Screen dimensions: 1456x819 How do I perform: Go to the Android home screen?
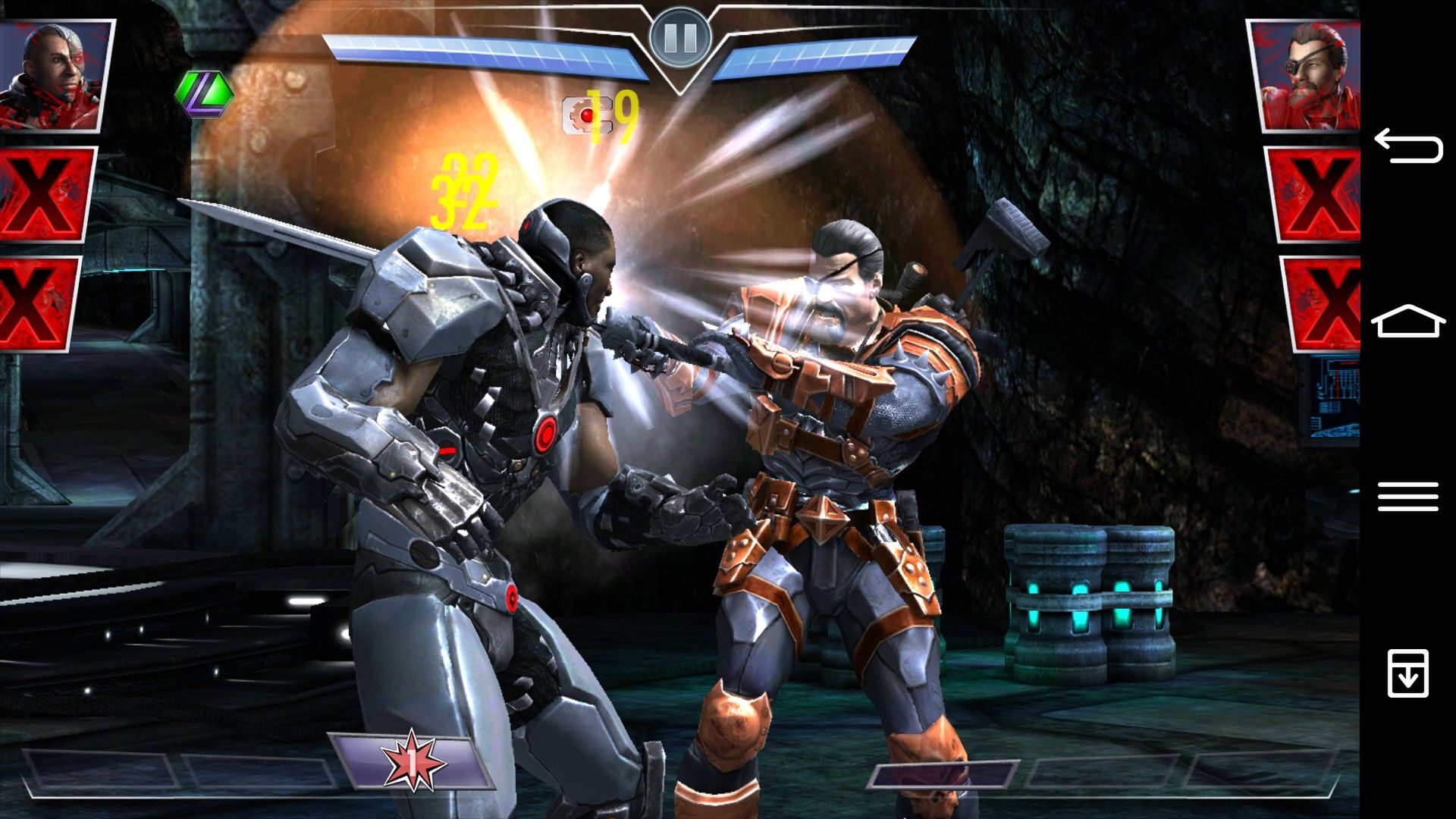[x=1407, y=322]
